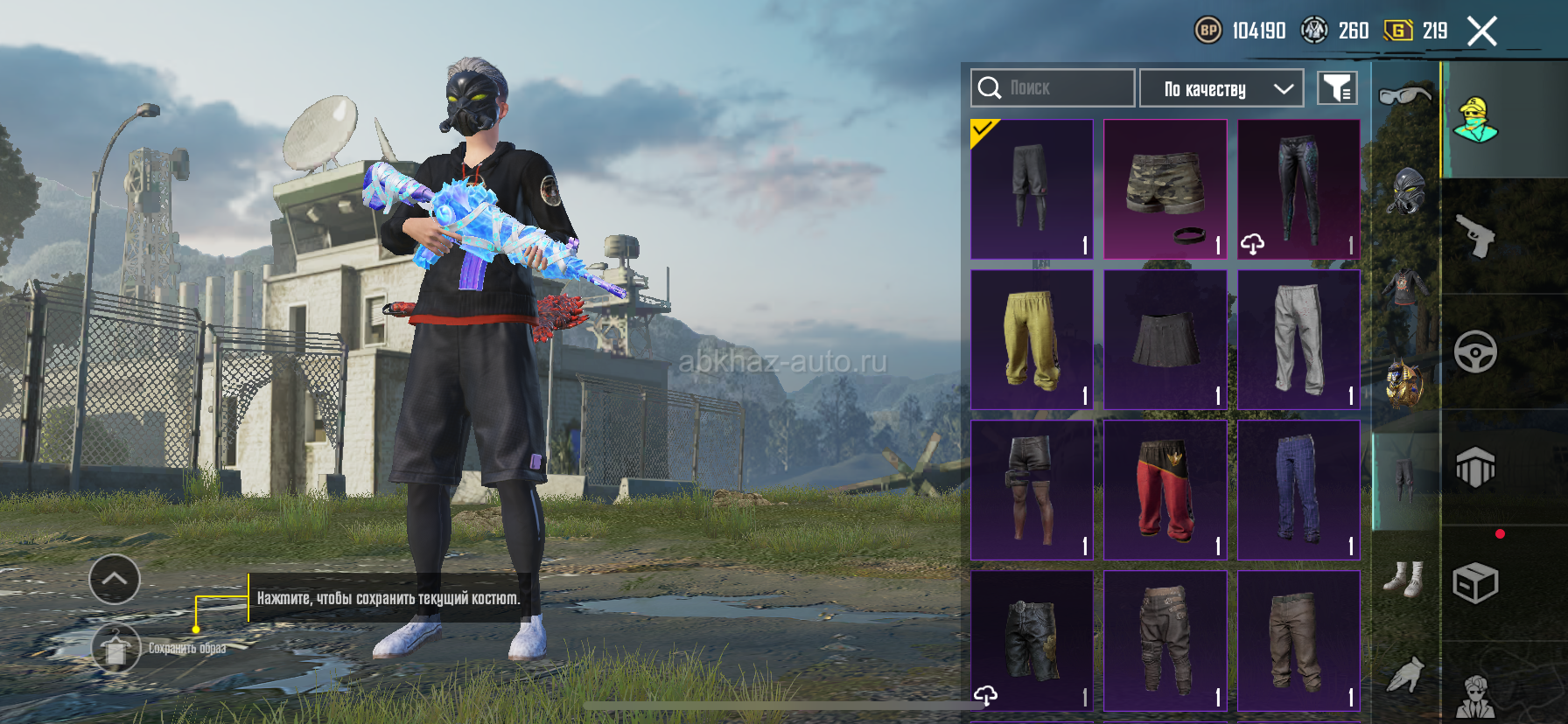This screenshot has height=724, width=1568.
Task: Close the inventory with the X button
Action: [x=1482, y=31]
